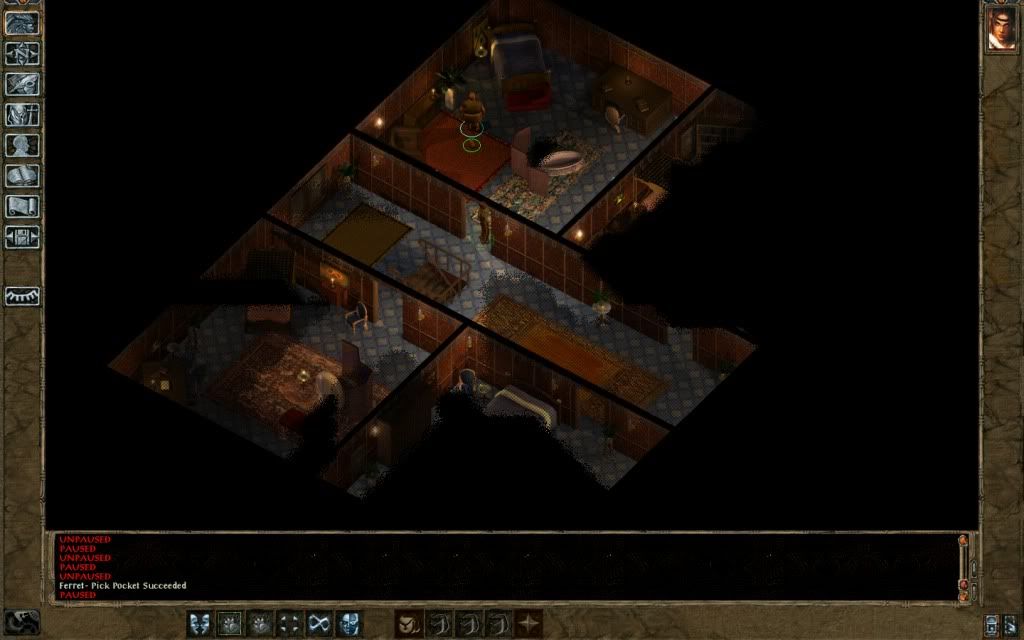The height and width of the screenshot is (640, 1024).
Task: Open special abilities star button
Action: pyautogui.click(x=528, y=624)
